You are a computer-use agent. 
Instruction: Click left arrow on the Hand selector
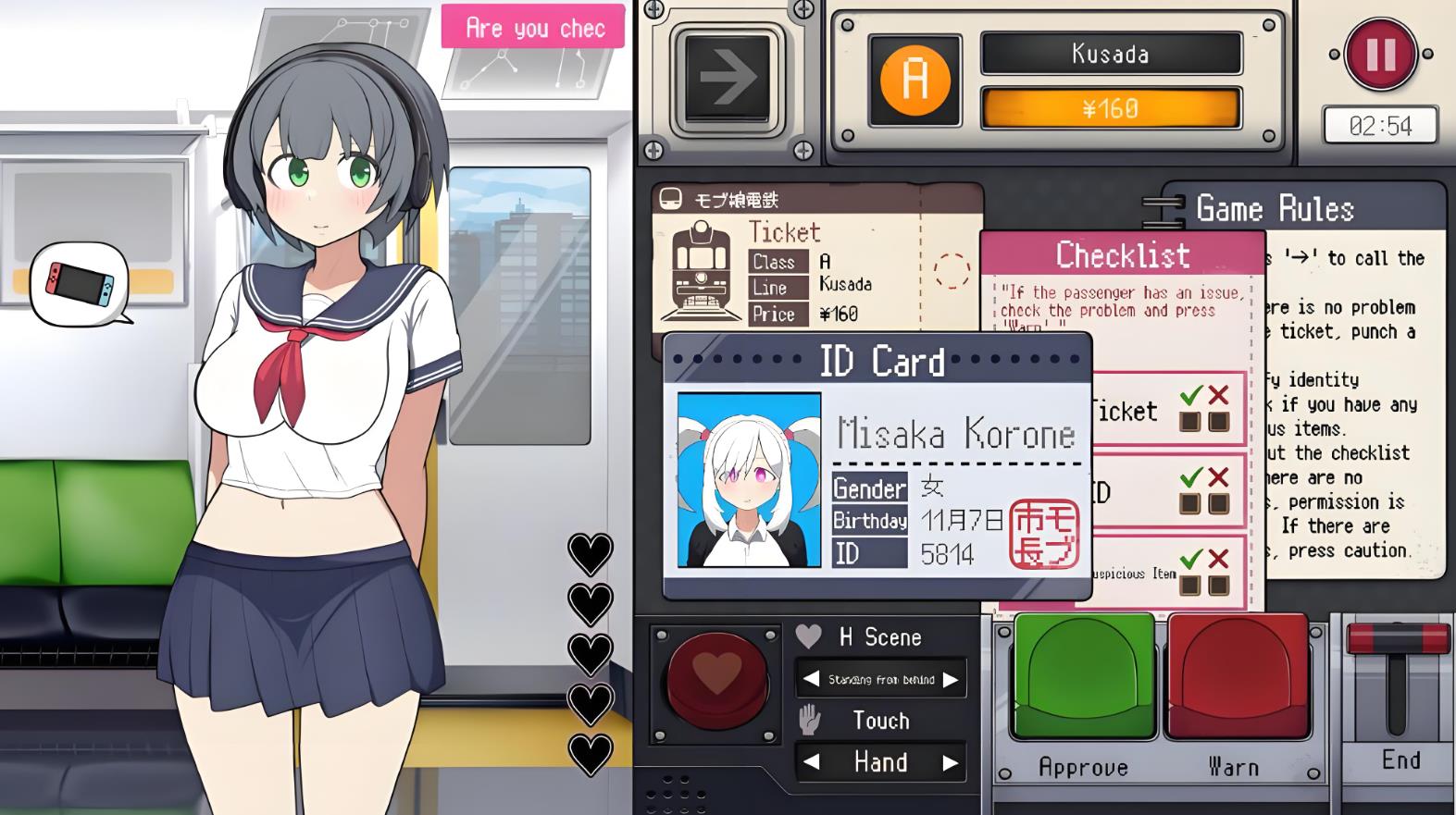pos(811,762)
